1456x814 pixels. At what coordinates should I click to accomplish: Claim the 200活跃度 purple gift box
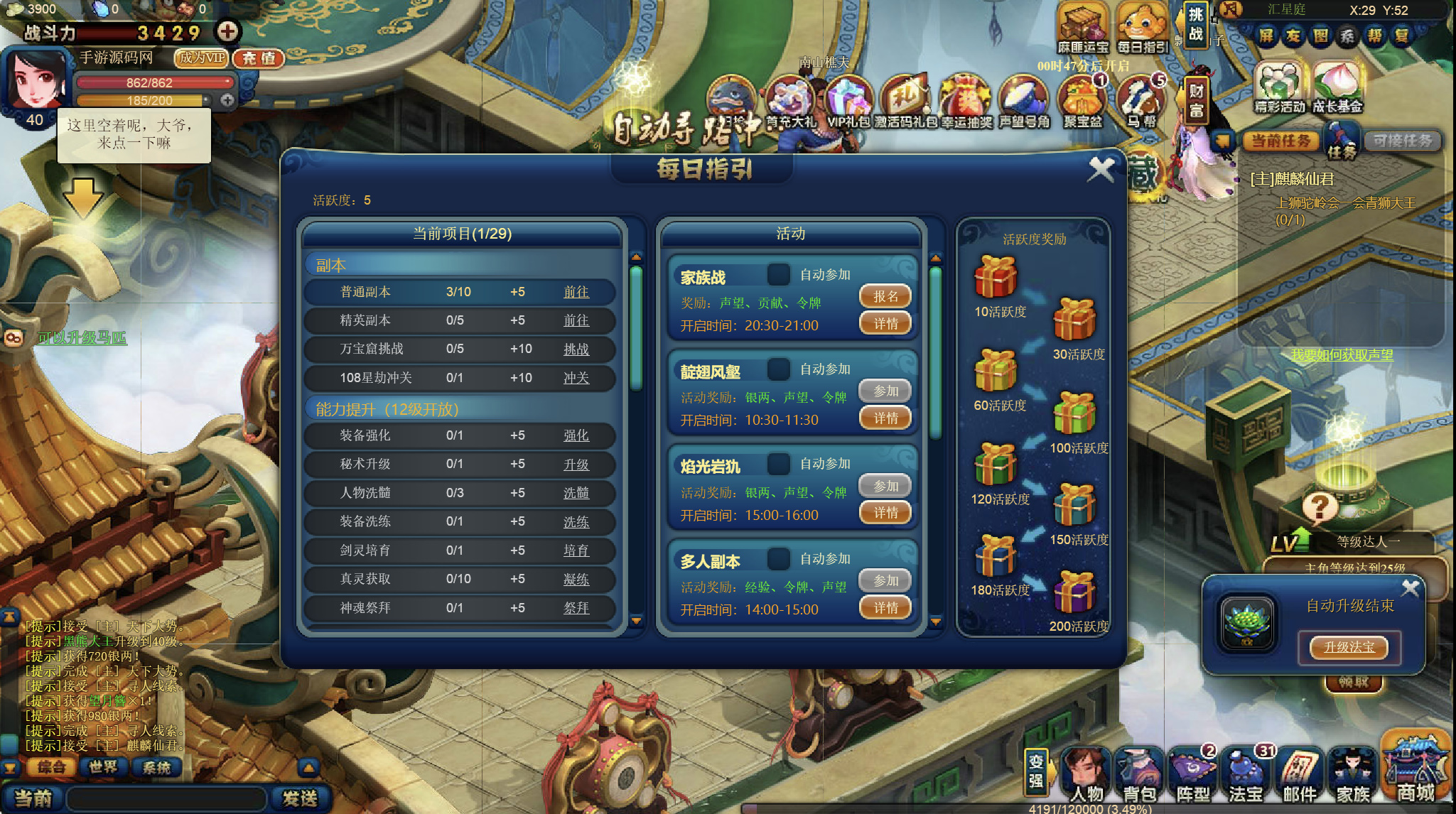(x=1074, y=592)
